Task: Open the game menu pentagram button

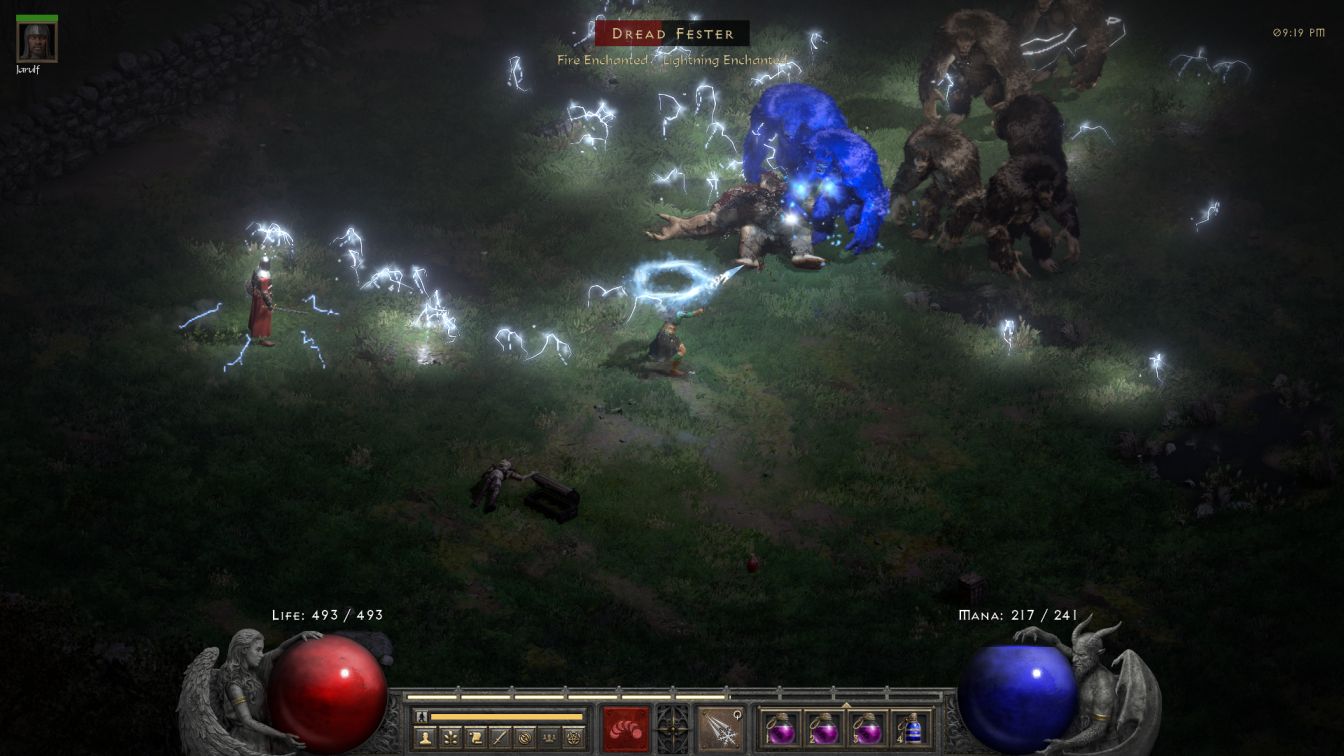Action: [573, 738]
